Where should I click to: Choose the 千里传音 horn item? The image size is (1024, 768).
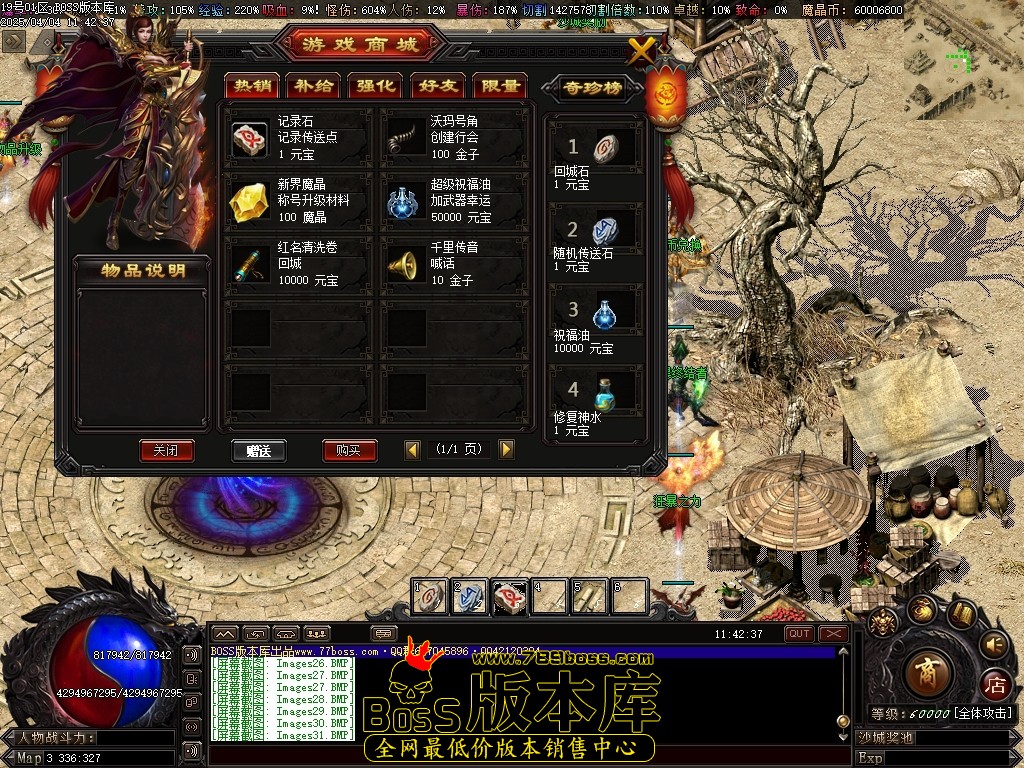(x=406, y=264)
